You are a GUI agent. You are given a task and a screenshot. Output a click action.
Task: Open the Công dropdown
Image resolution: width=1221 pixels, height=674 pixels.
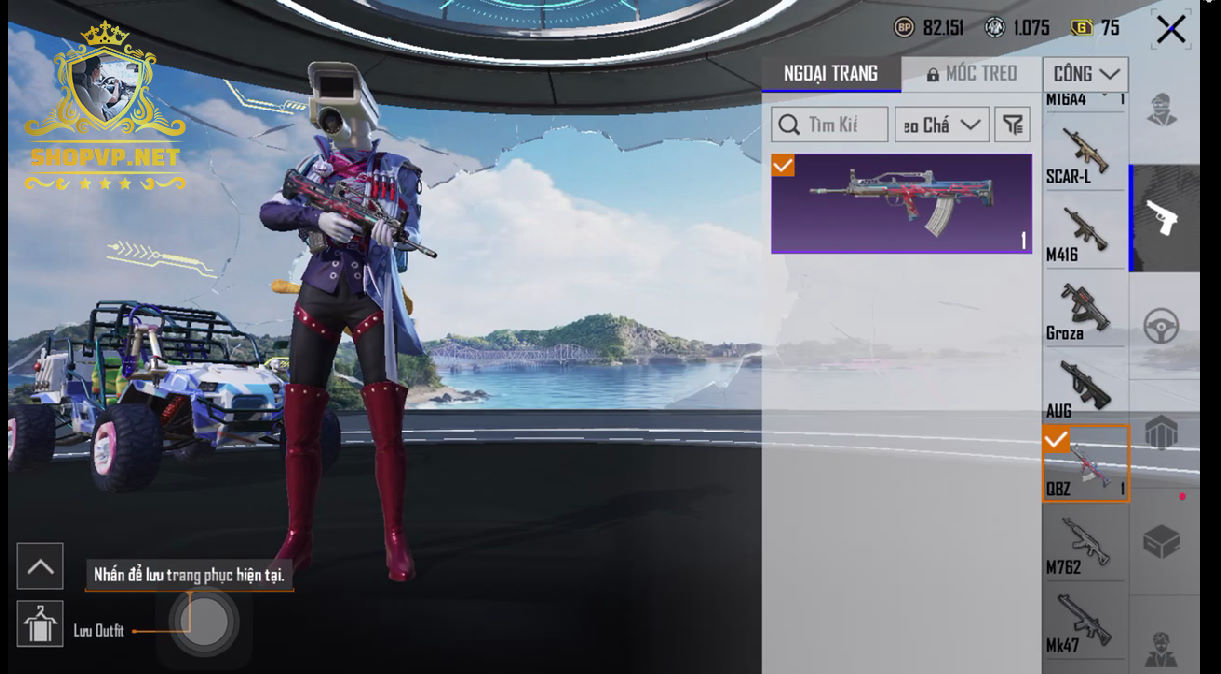1085,74
